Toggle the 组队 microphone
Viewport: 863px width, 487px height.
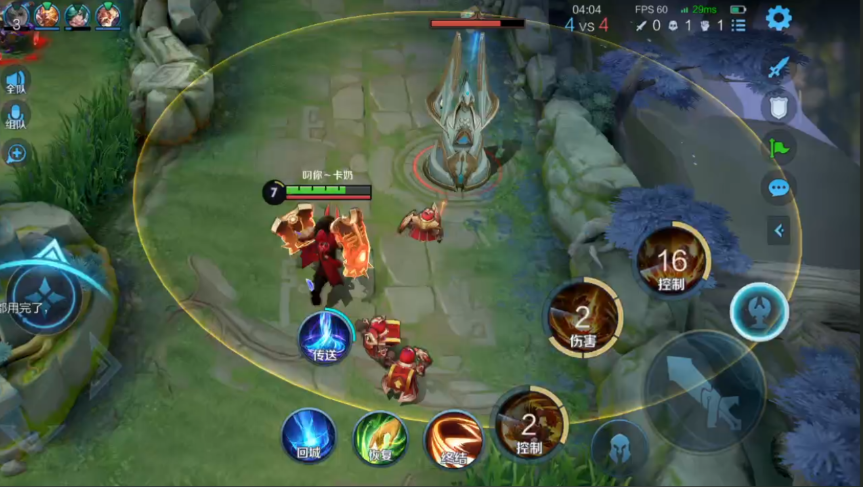pos(15,116)
